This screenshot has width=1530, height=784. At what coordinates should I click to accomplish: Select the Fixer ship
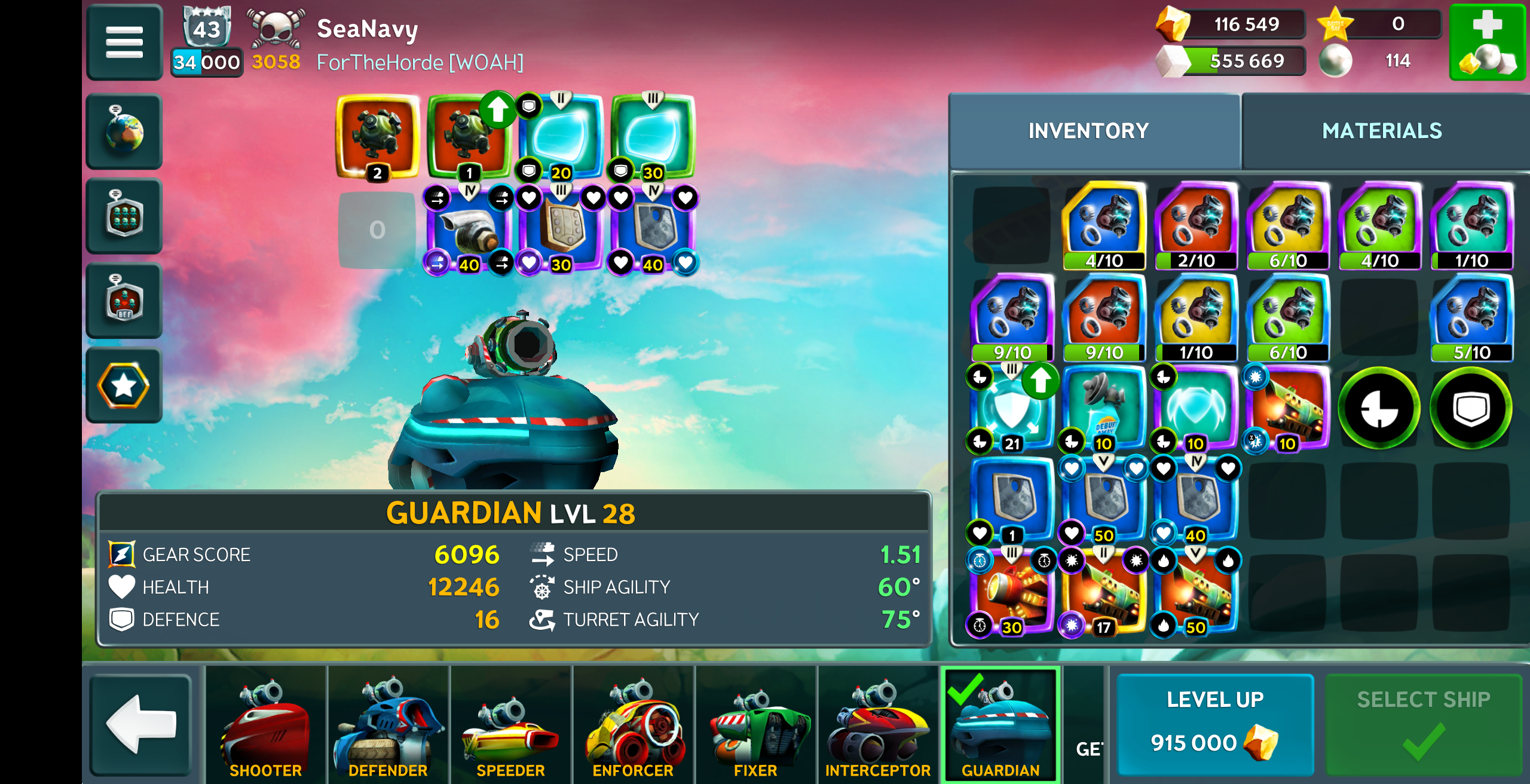click(x=755, y=724)
